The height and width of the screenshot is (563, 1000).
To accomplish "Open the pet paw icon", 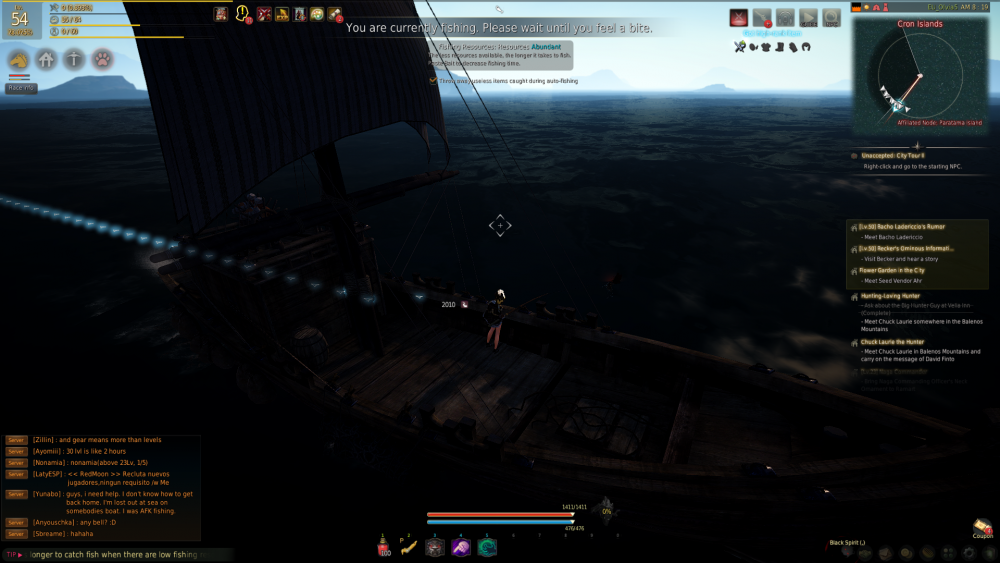I will click(102, 60).
